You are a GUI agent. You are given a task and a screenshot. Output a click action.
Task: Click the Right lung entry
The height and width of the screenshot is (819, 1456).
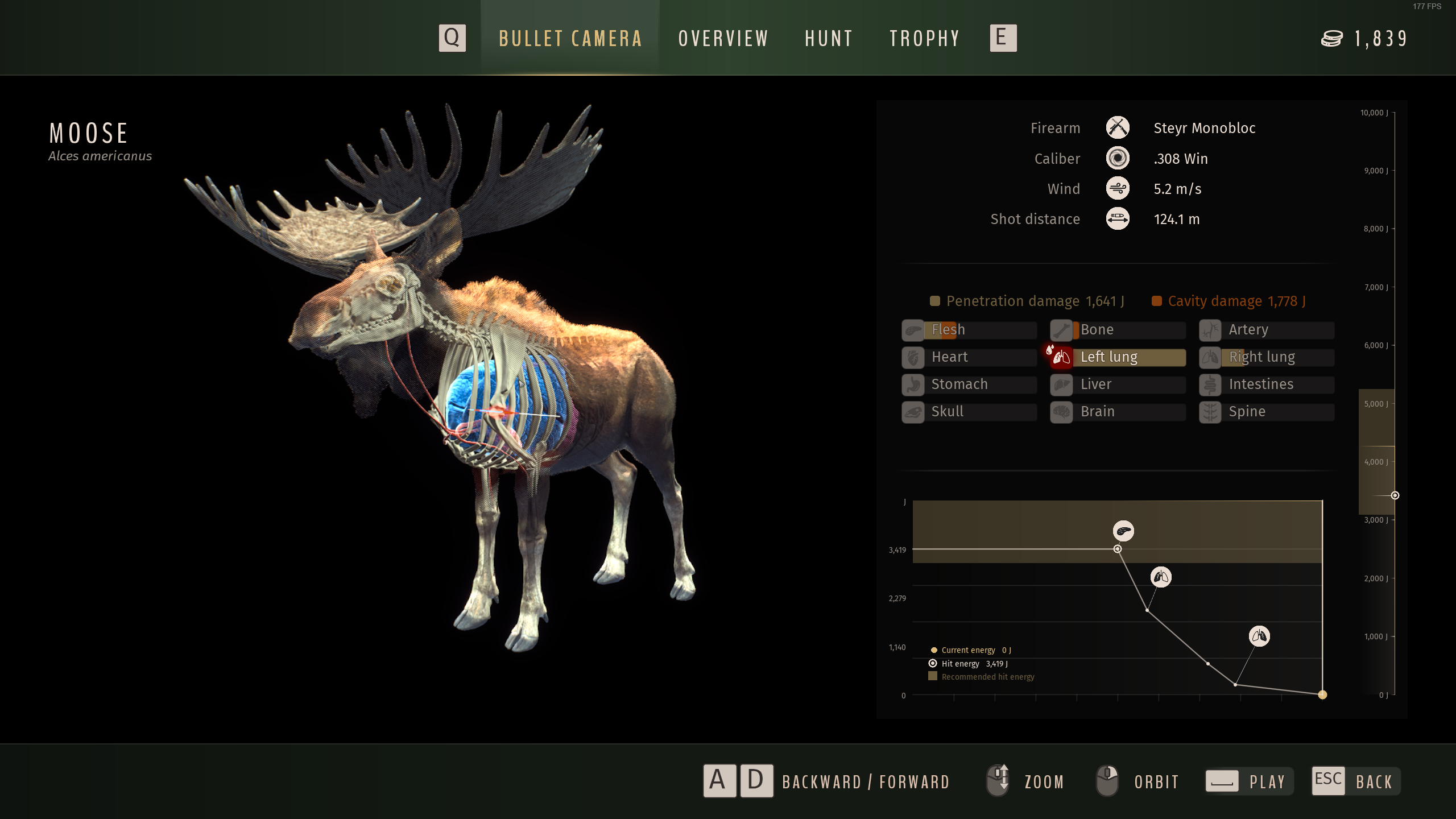pos(1267,357)
